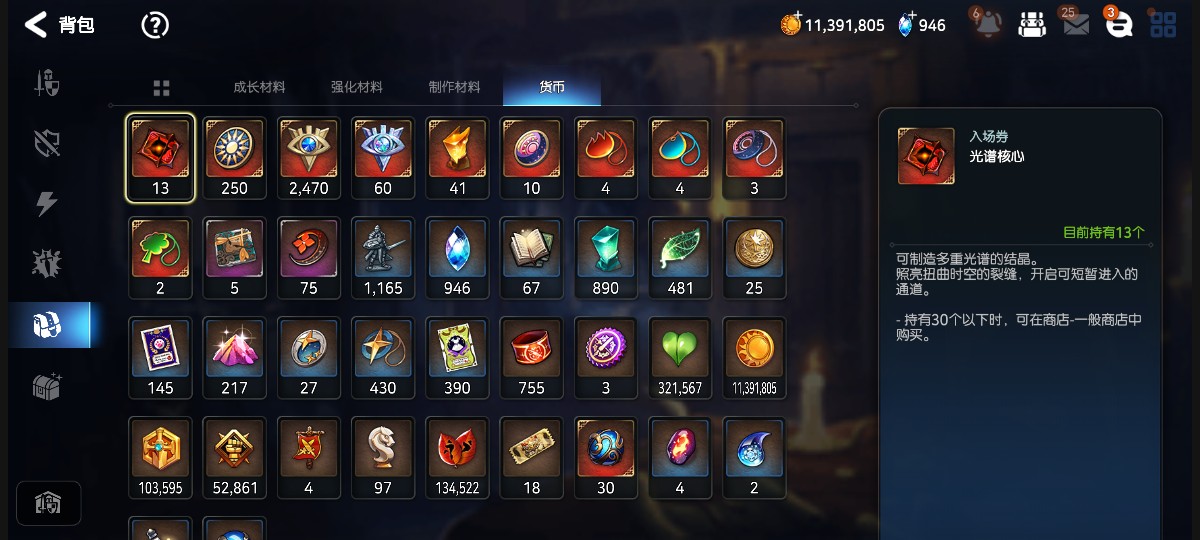Select the 货币 tab
This screenshot has width=1200, height=540.
(x=552, y=87)
